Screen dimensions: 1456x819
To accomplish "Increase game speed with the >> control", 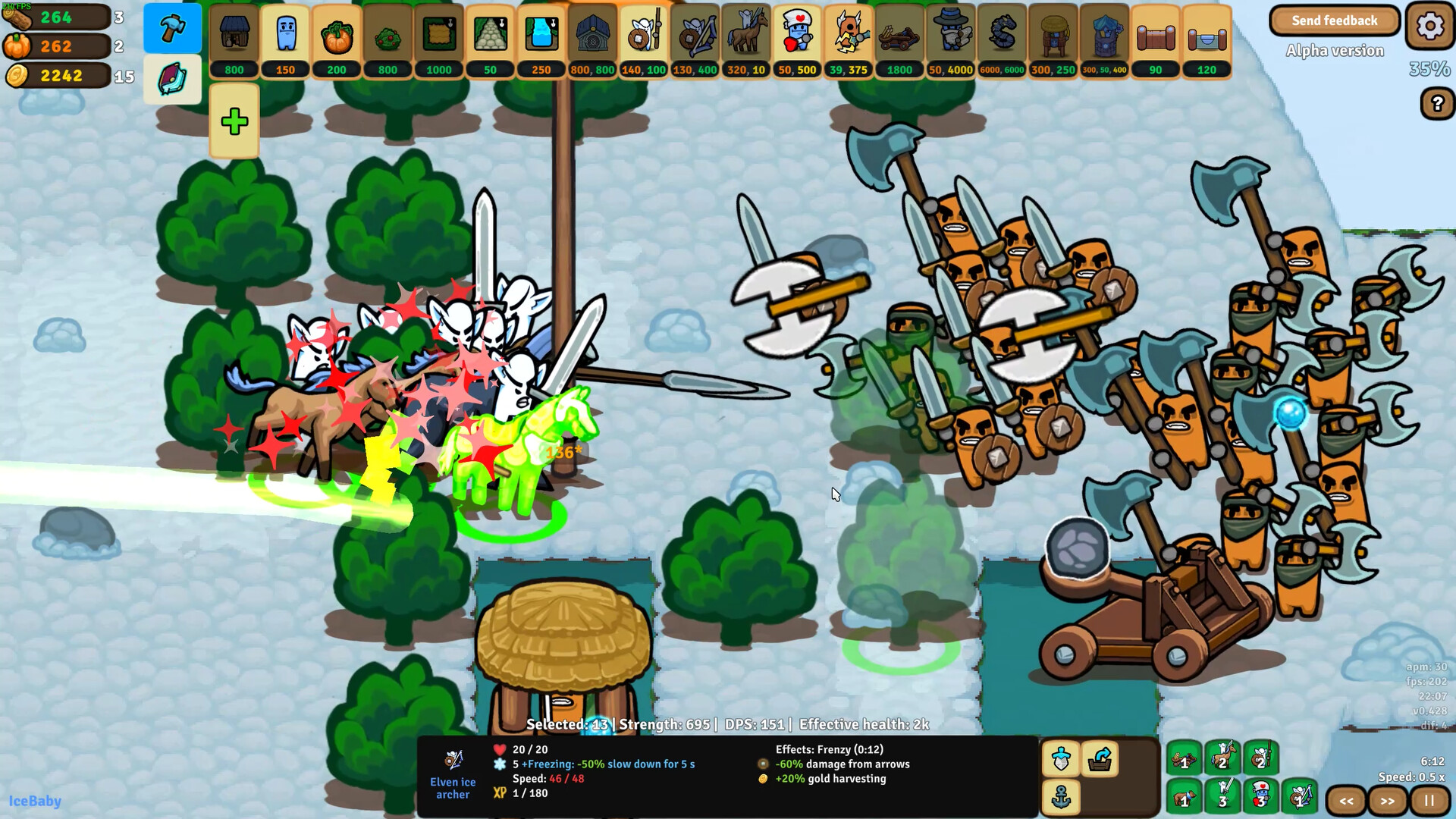I will pyautogui.click(x=1388, y=801).
